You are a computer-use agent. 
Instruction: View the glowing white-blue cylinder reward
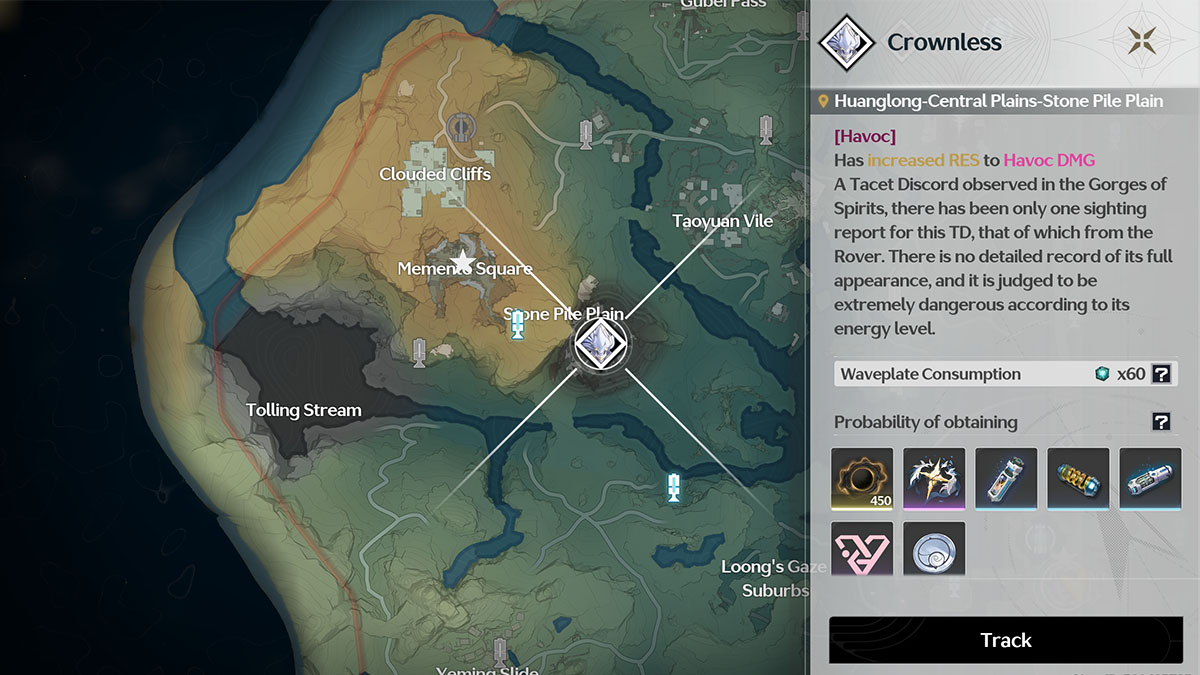1149,479
